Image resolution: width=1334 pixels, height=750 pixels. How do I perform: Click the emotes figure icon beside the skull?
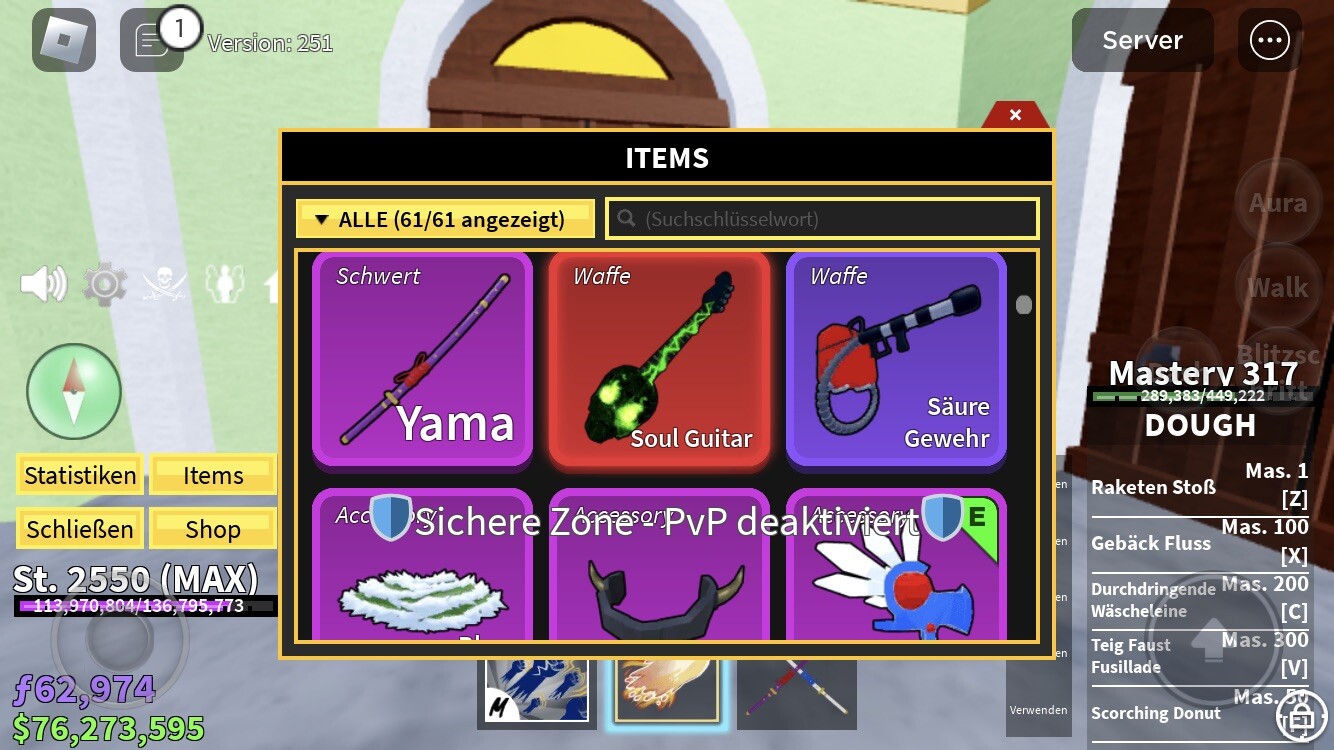225,283
